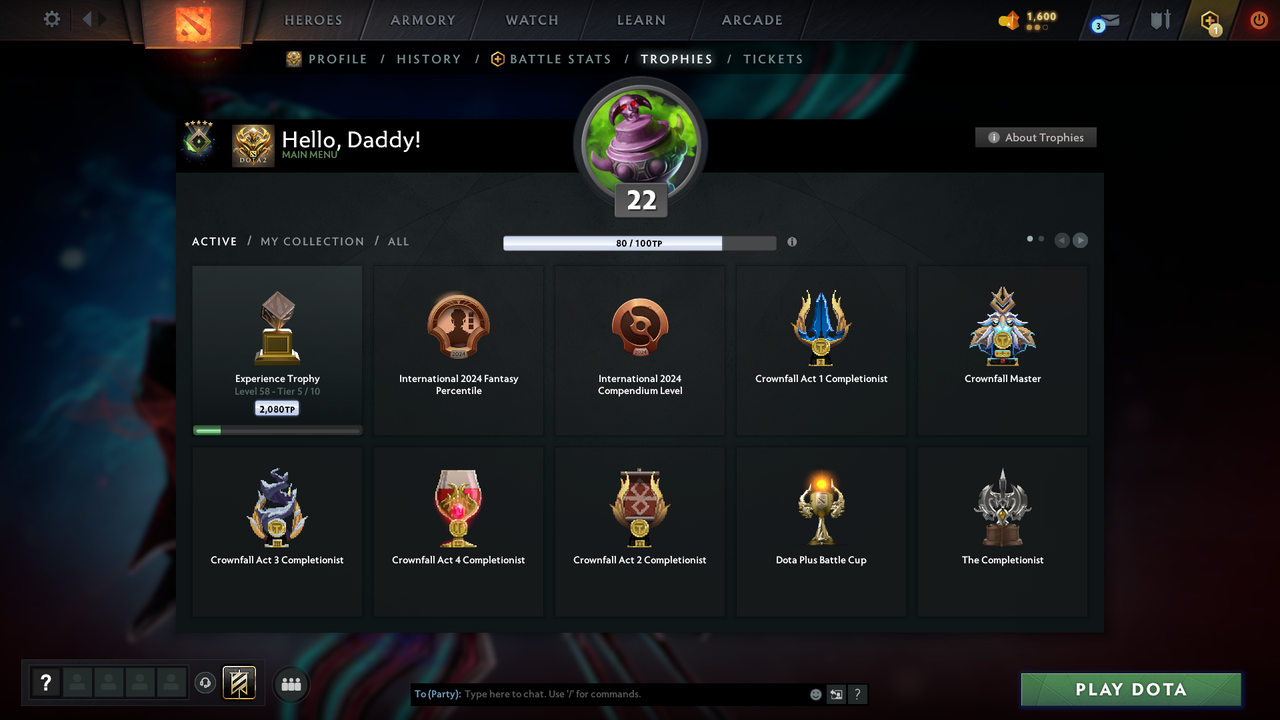Switch to the TICKETS tab

pos(773,59)
